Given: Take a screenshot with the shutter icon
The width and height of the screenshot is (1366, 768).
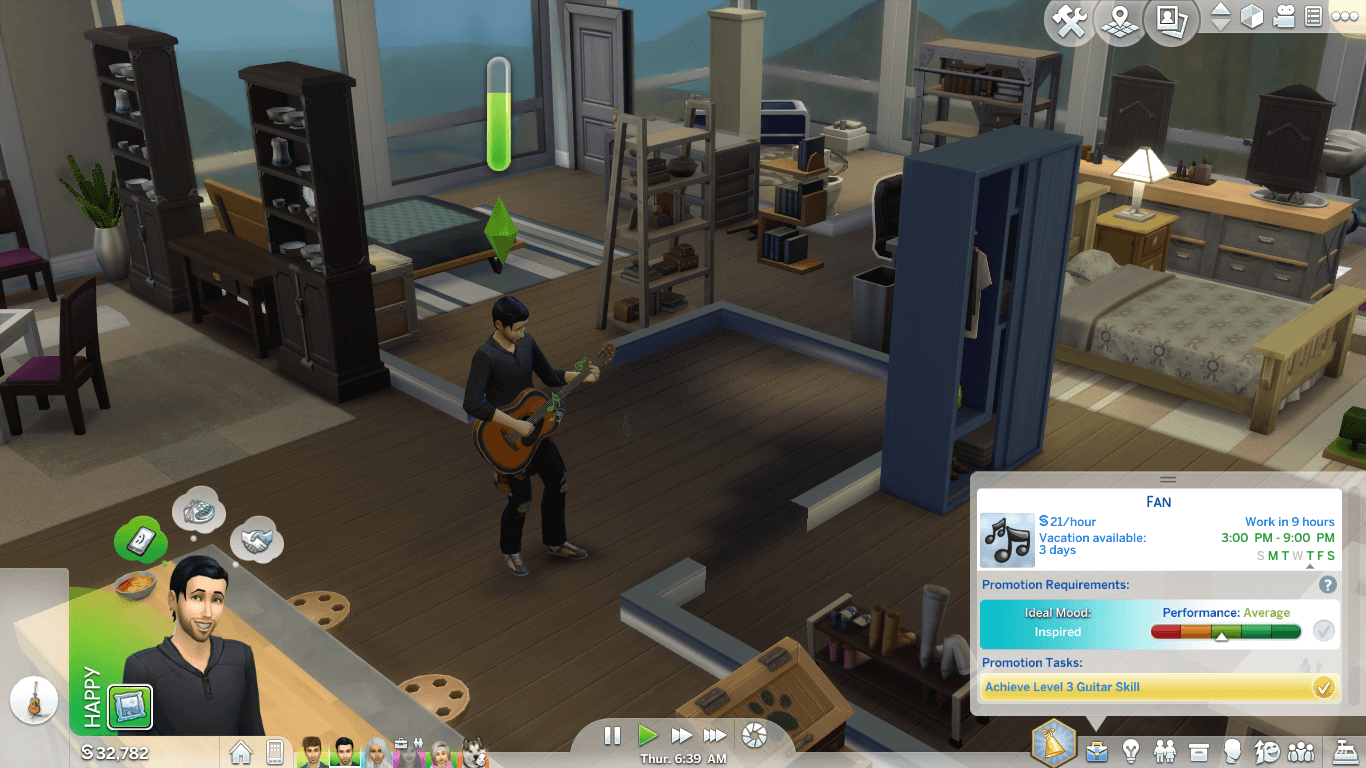Looking at the screenshot, I should coord(754,736).
